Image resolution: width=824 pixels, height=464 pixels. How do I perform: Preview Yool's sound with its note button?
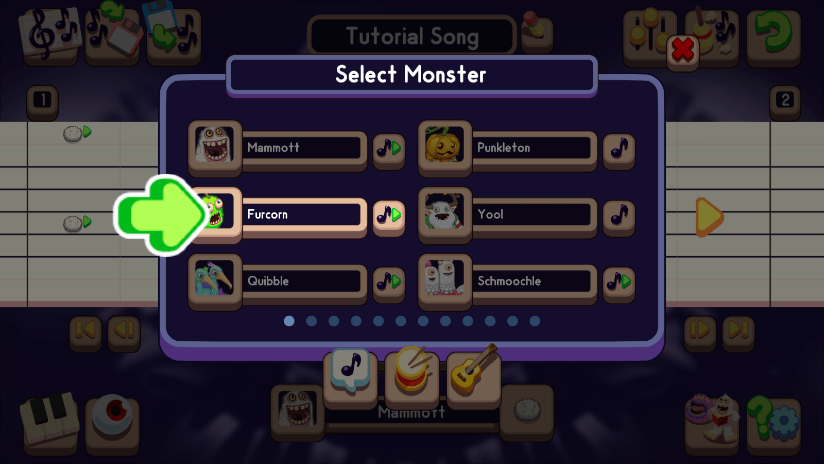(x=620, y=215)
